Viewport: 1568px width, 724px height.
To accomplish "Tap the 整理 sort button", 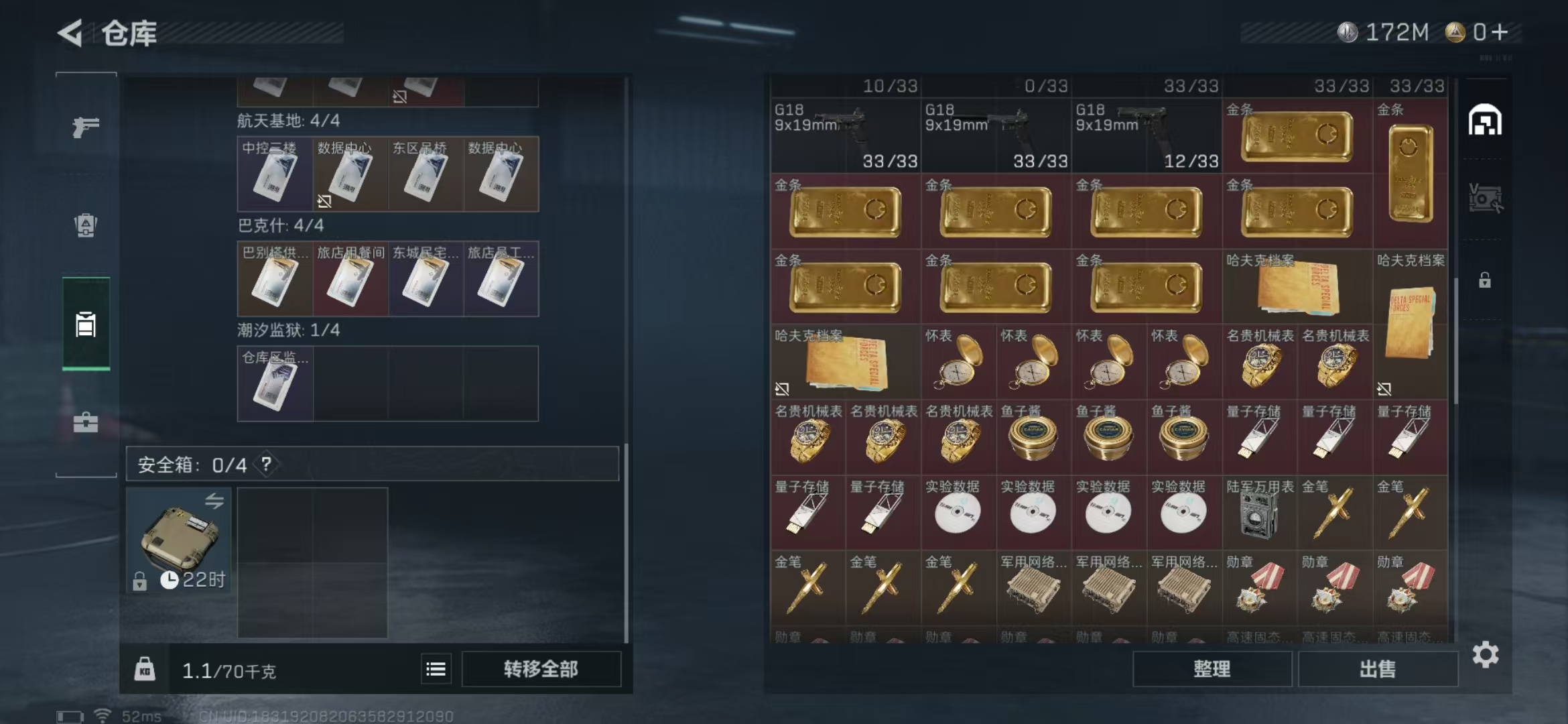I will click(1212, 669).
